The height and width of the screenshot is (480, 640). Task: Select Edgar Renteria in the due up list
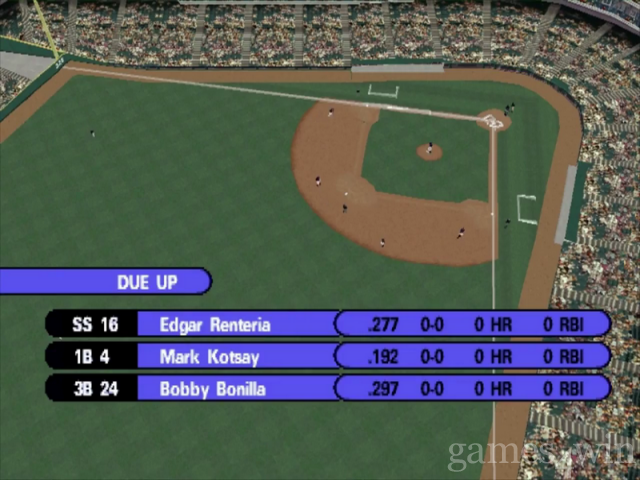point(214,324)
